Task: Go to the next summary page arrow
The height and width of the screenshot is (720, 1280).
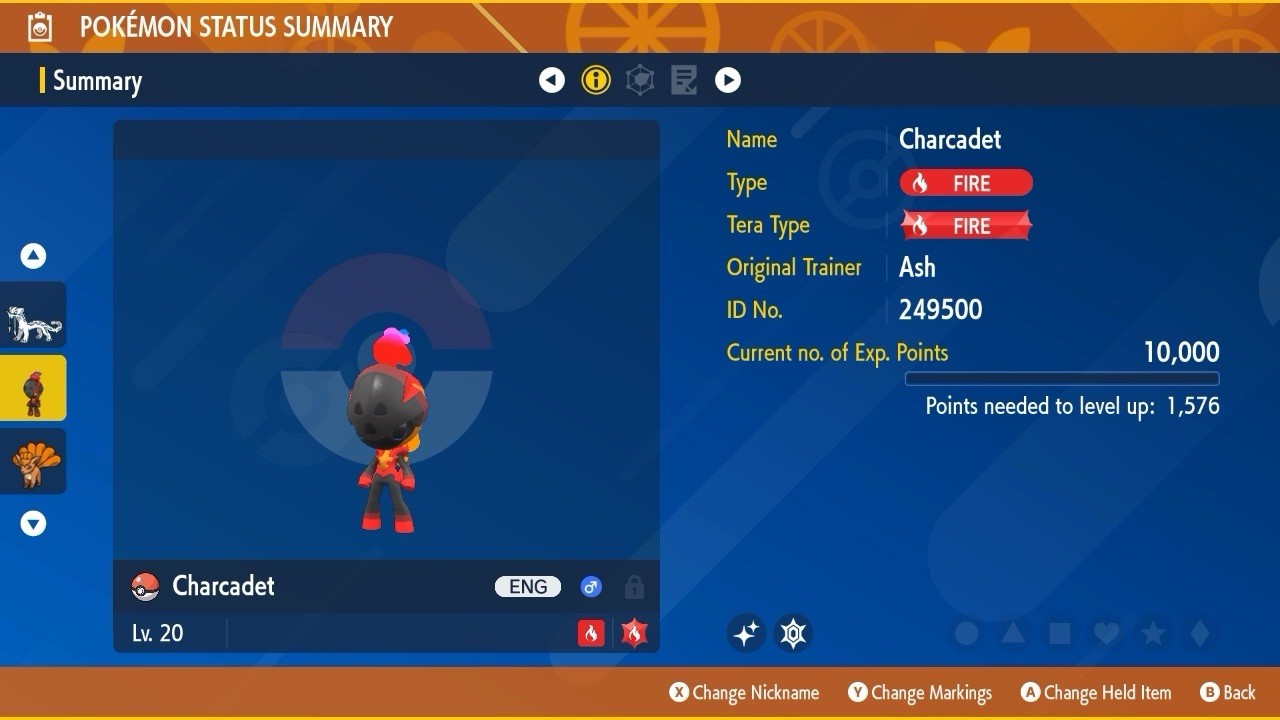Action: (x=728, y=80)
